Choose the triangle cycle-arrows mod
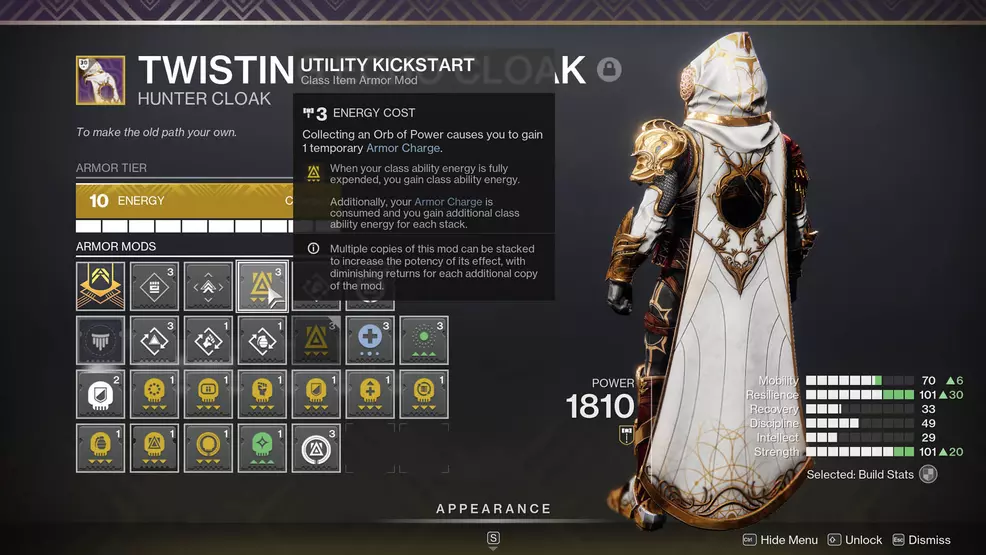986x555 pixels. (155, 340)
